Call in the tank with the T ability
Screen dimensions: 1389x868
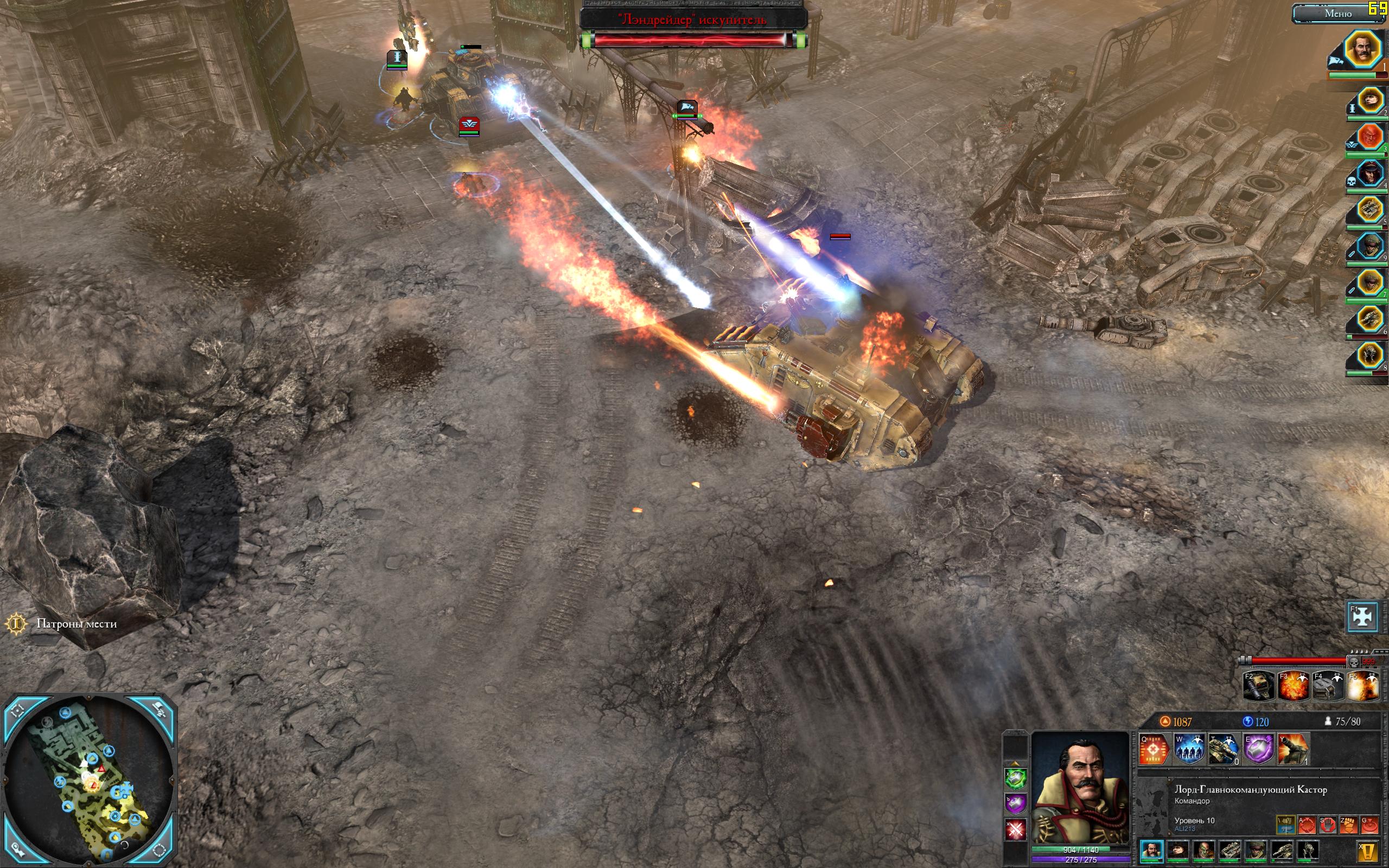pos(1223,749)
